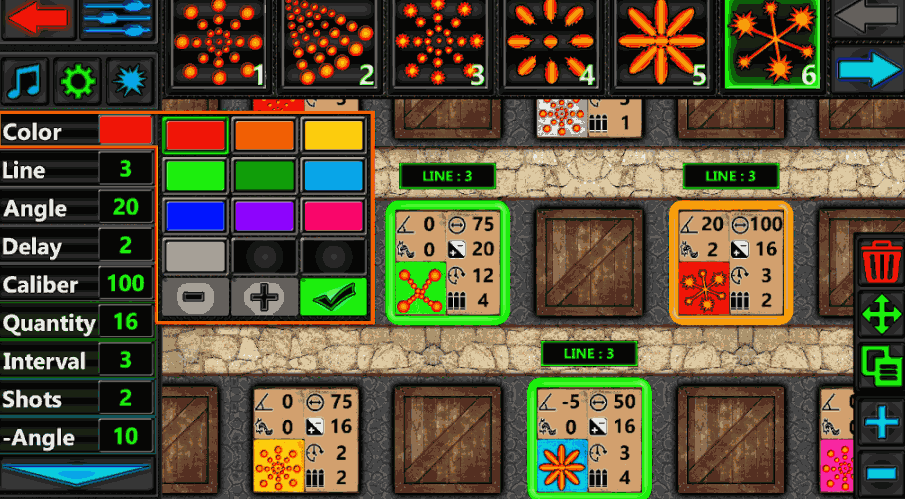Image resolution: width=905 pixels, height=499 pixels.
Task: Pick the orange color swatch
Action: [264, 135]
